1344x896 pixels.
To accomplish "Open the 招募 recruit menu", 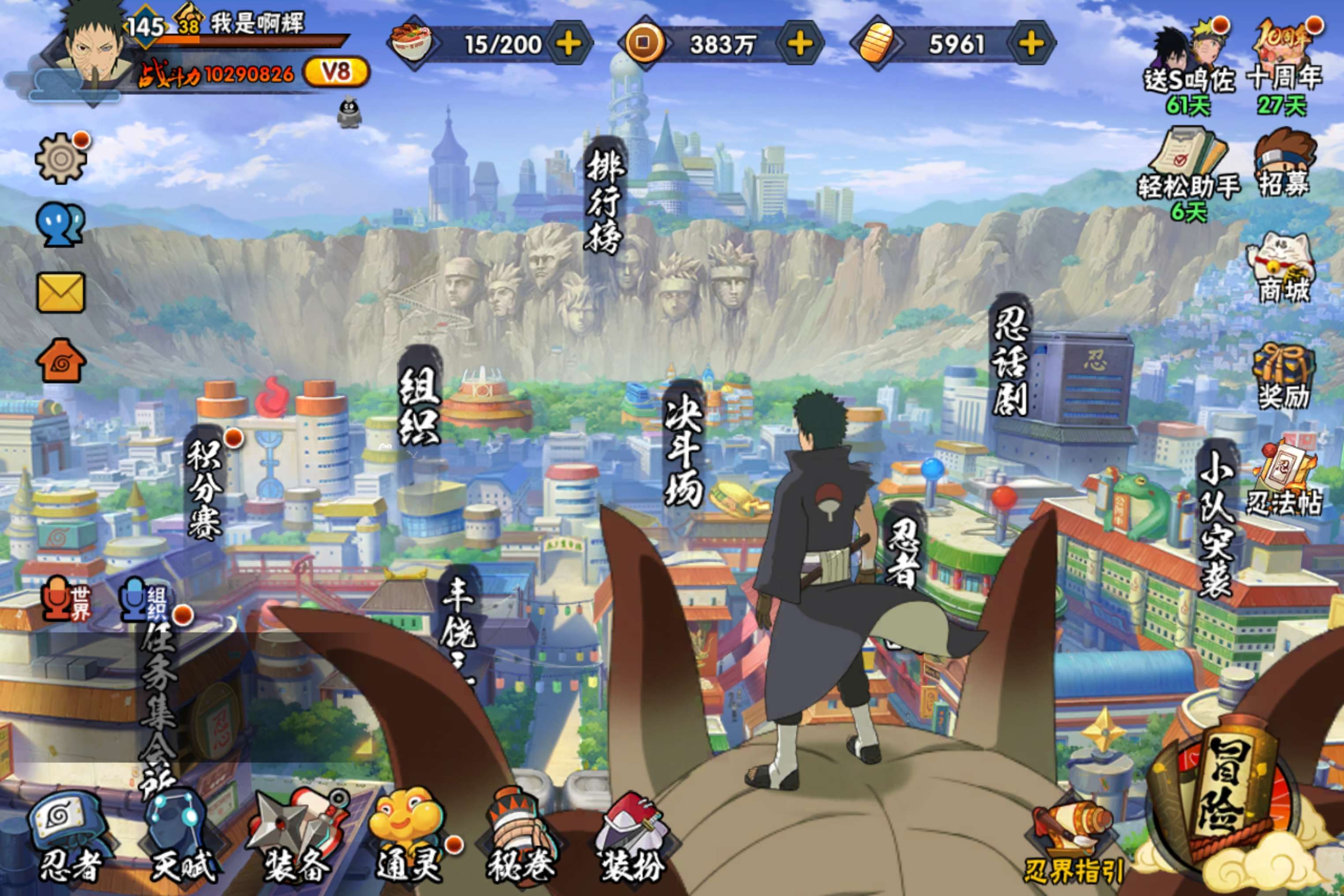I will coord(1284,163).
